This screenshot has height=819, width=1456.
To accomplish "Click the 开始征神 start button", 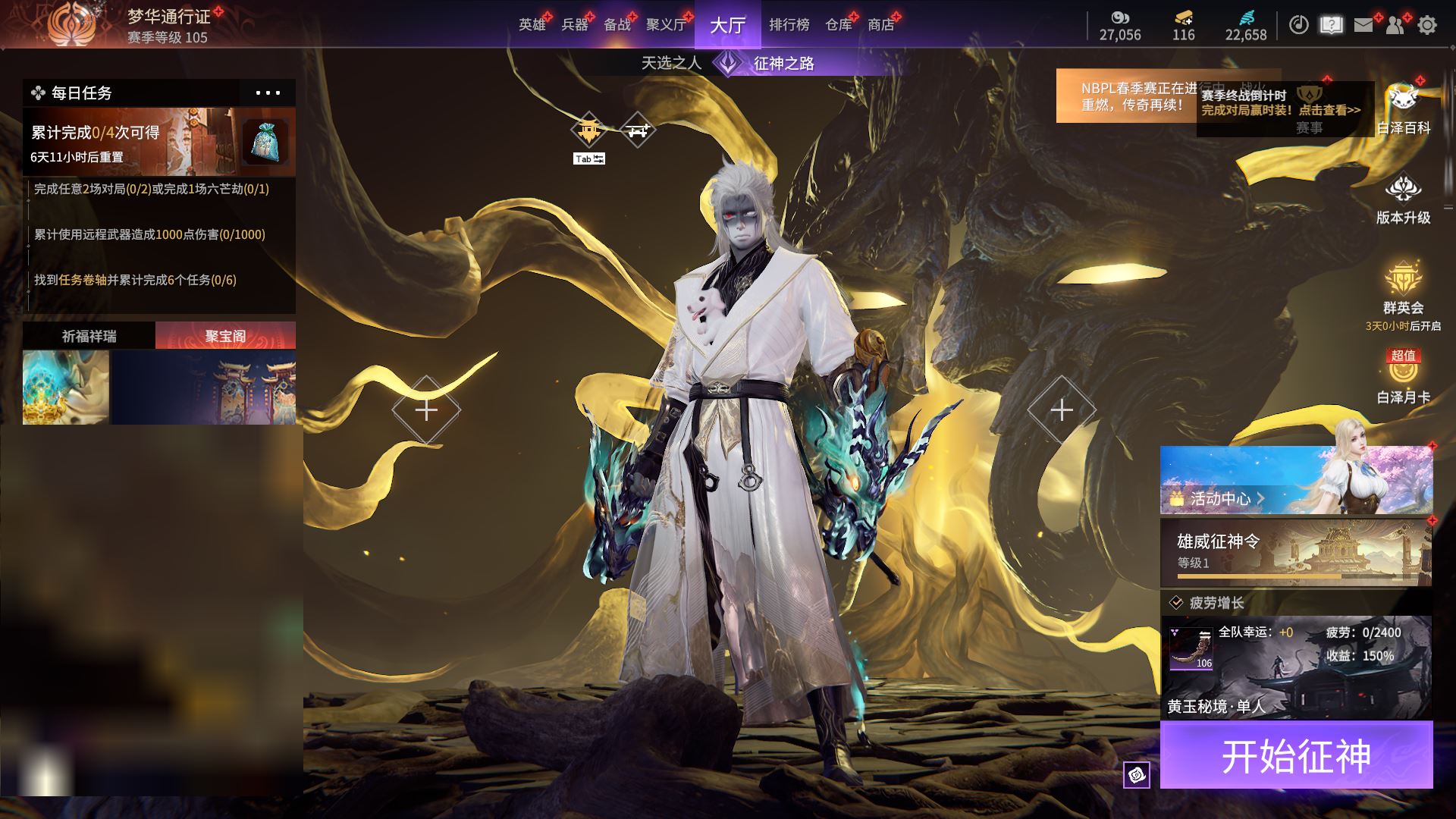I will 1296,755.
